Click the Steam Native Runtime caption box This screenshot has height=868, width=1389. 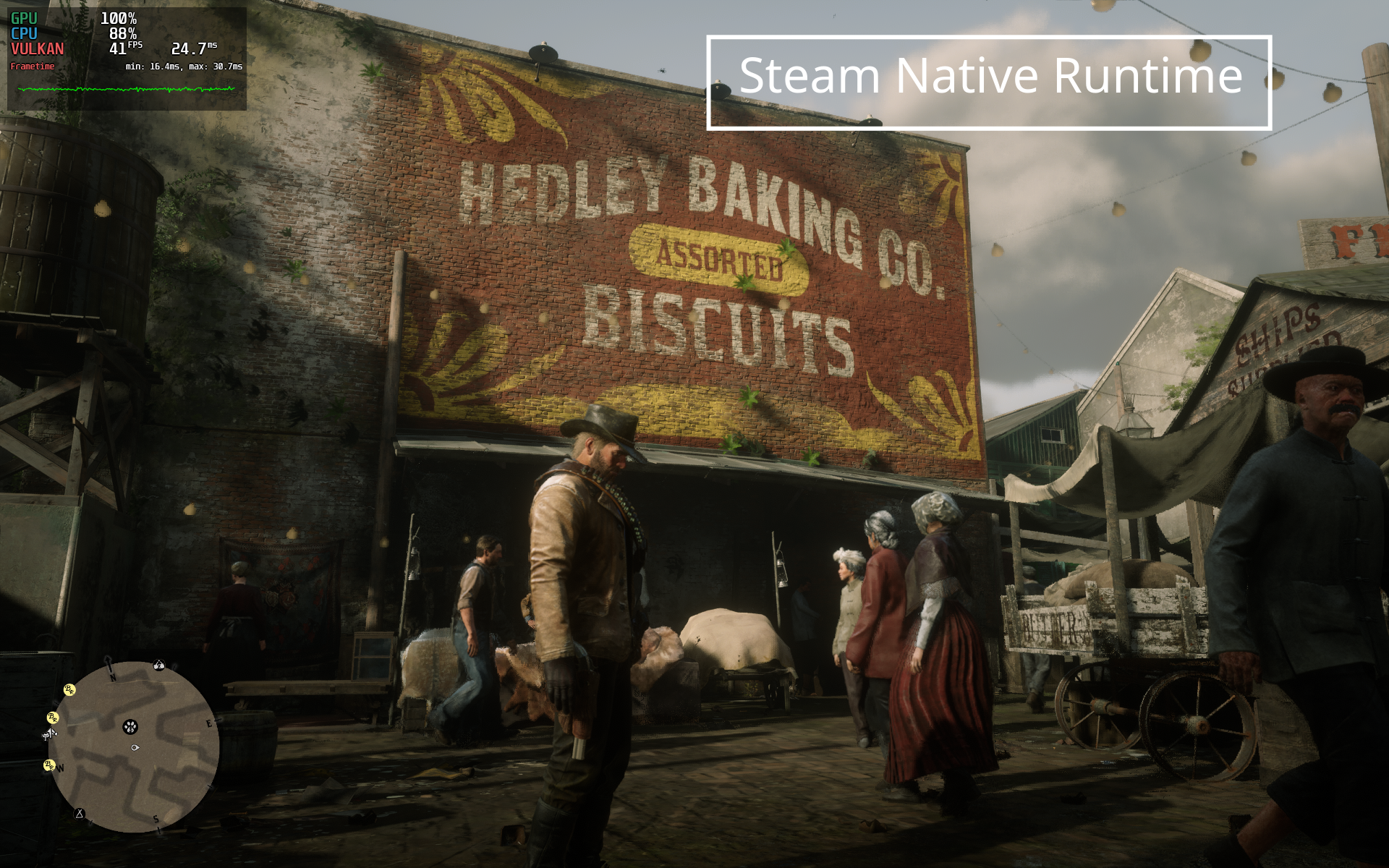pos(990,82)
